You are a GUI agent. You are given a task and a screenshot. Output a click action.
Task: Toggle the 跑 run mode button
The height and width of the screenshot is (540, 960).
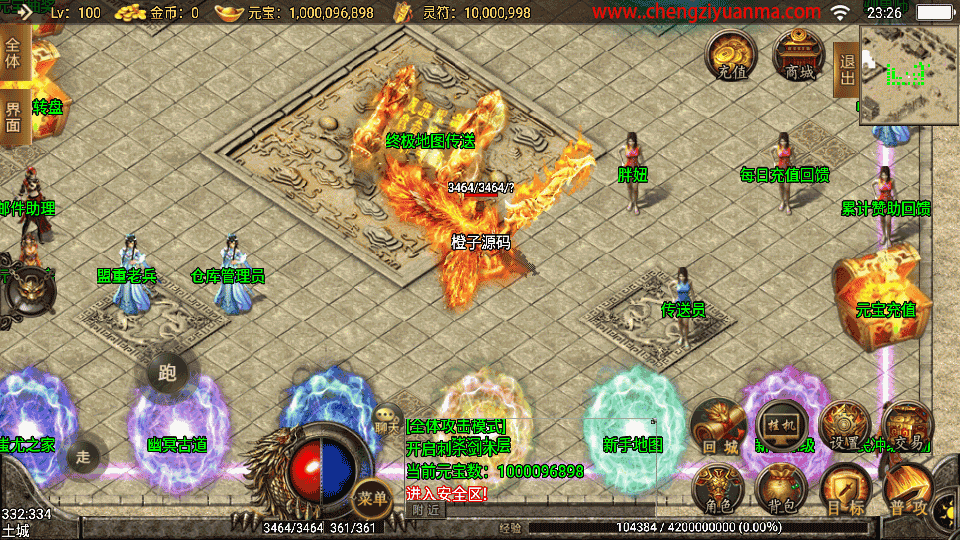point(167,374)
